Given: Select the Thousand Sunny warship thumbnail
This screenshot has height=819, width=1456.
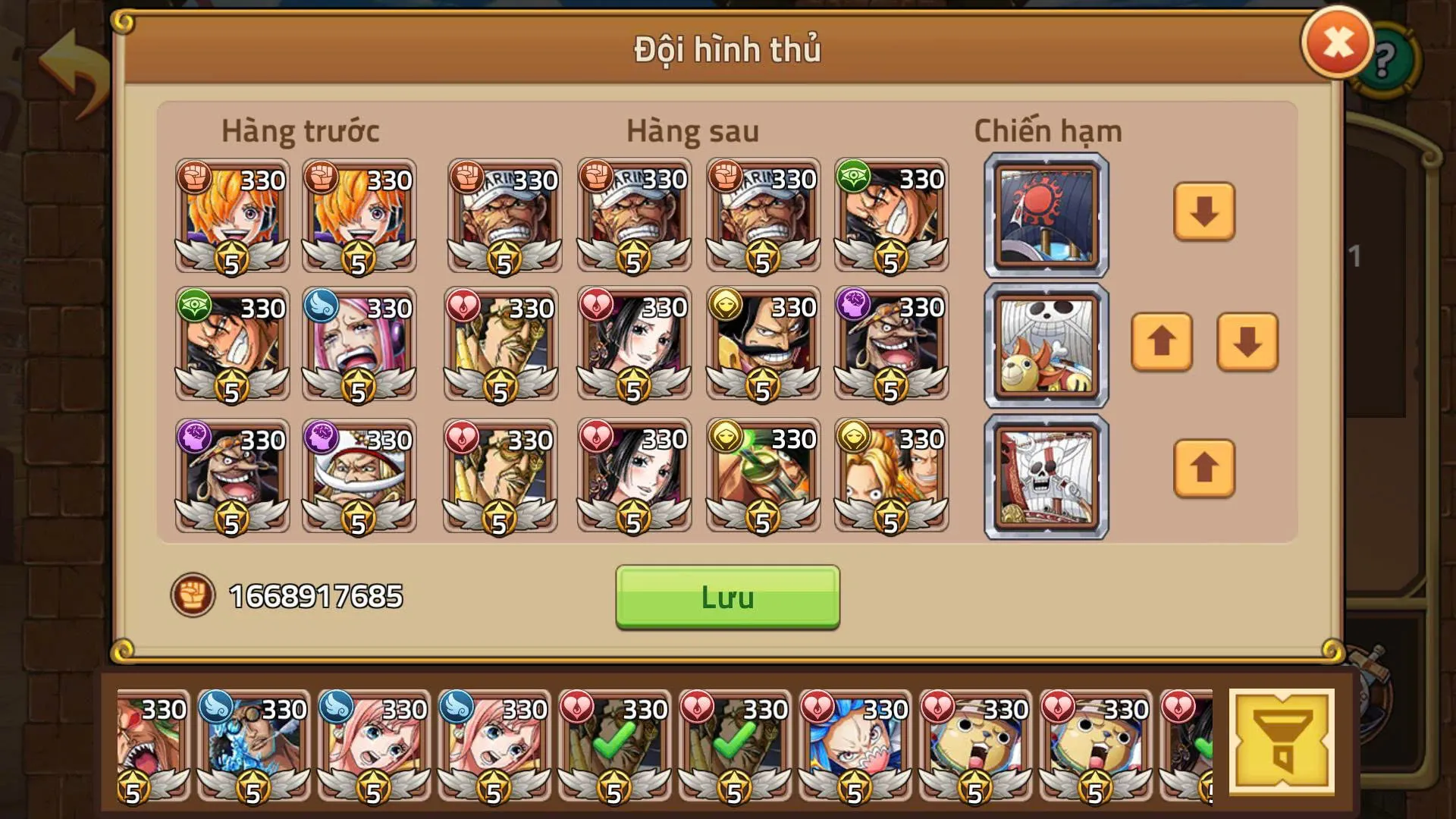Looking at the screenshot, I should (x=1045, y=345).
